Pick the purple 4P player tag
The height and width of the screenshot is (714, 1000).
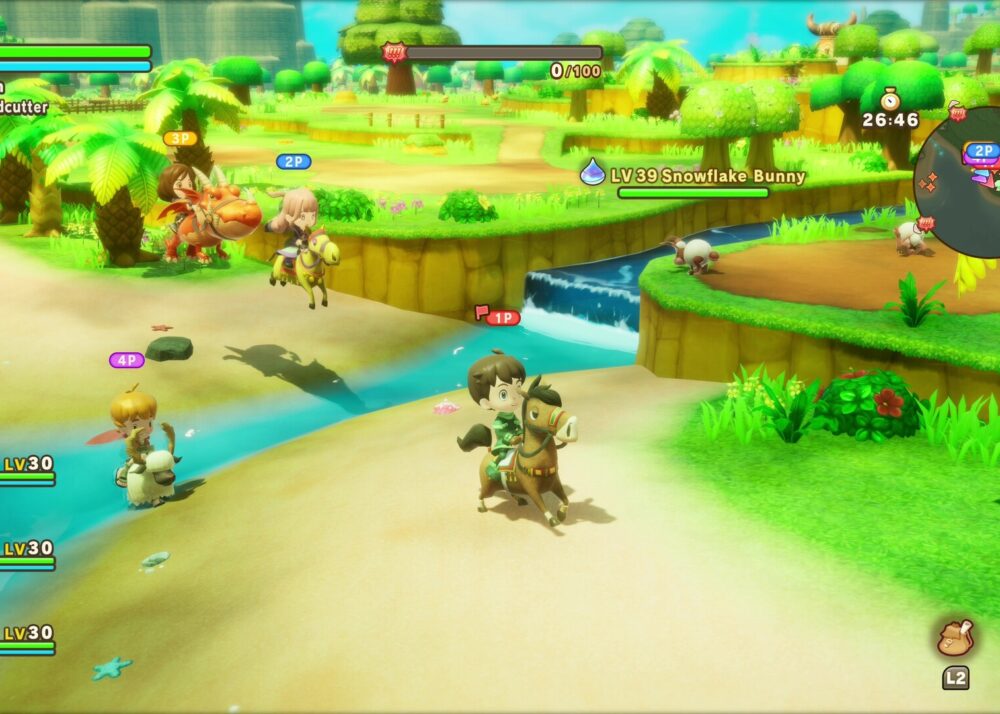[x=127, y=360]
